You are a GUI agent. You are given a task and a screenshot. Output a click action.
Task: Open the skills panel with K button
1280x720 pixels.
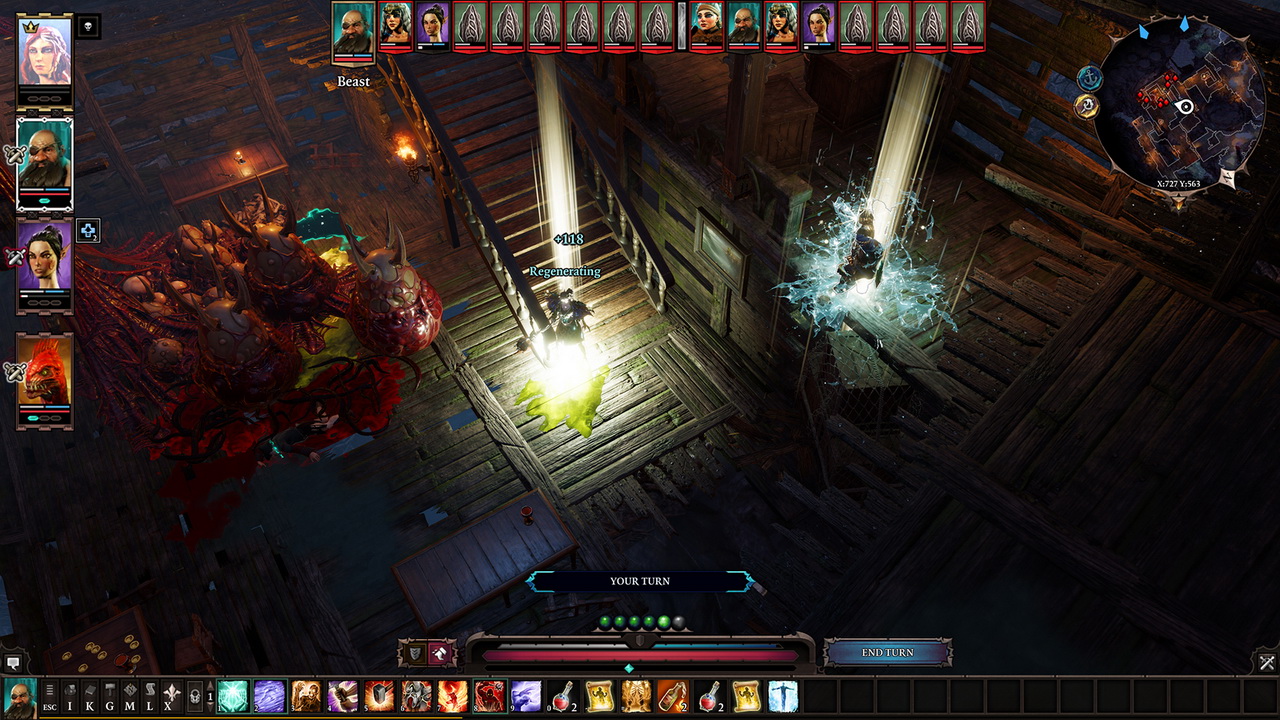point(90,696)
